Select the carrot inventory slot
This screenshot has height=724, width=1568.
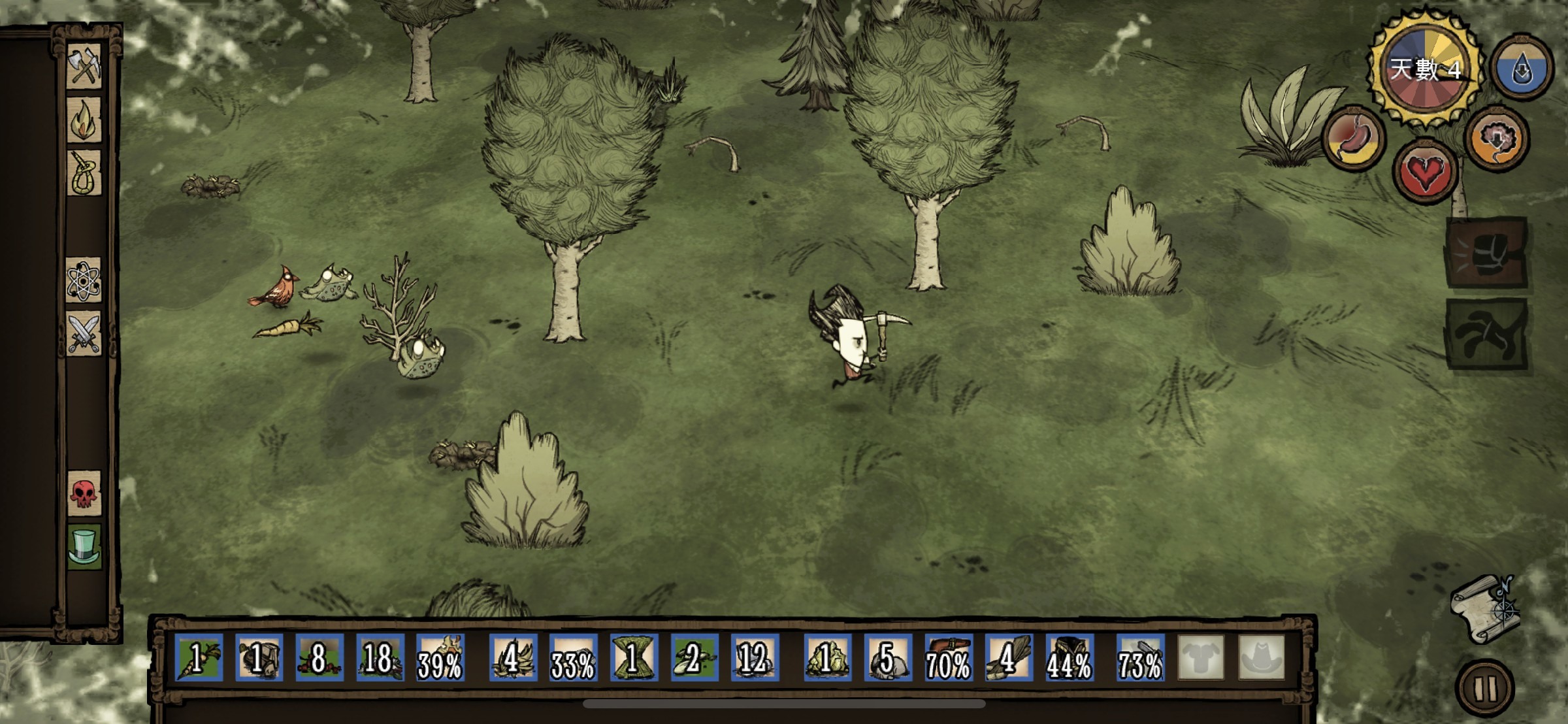click(x=199, y=658)
